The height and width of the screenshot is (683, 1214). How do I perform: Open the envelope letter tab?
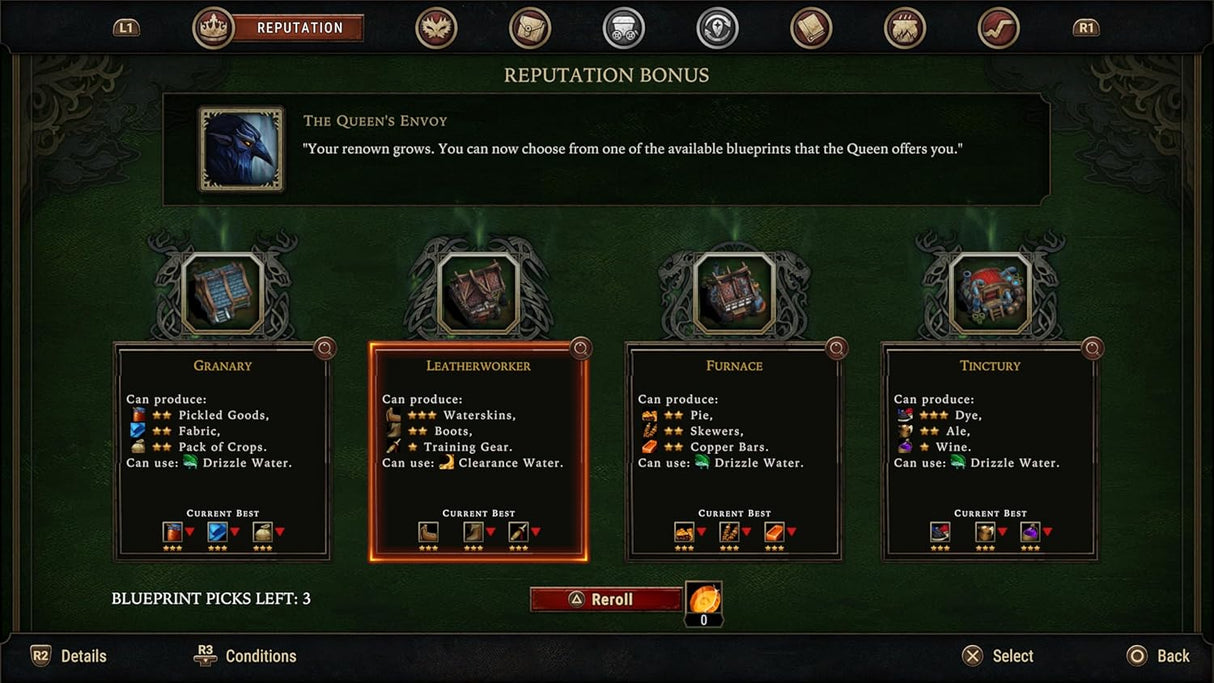pyautogui.click(x=530, y=28)
